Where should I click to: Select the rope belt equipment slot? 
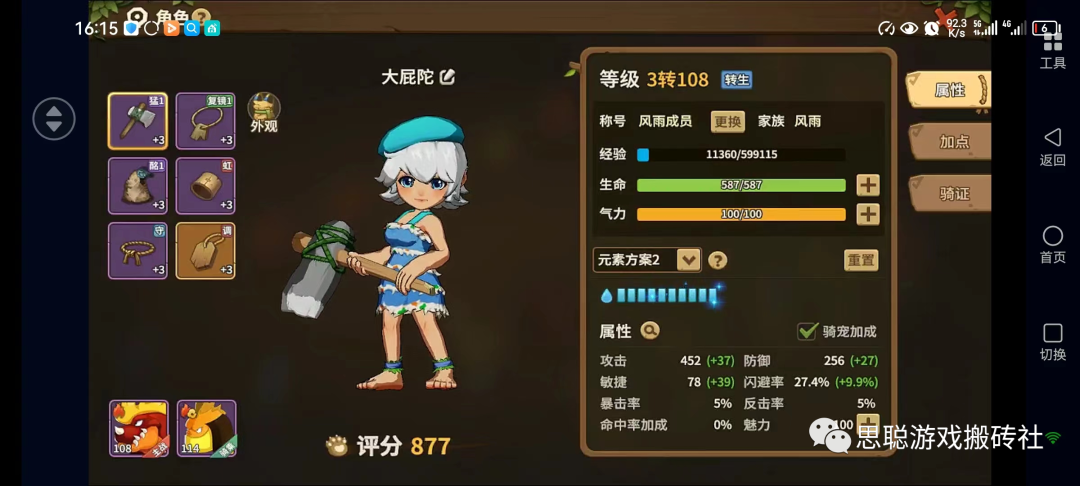pos(137,250)
